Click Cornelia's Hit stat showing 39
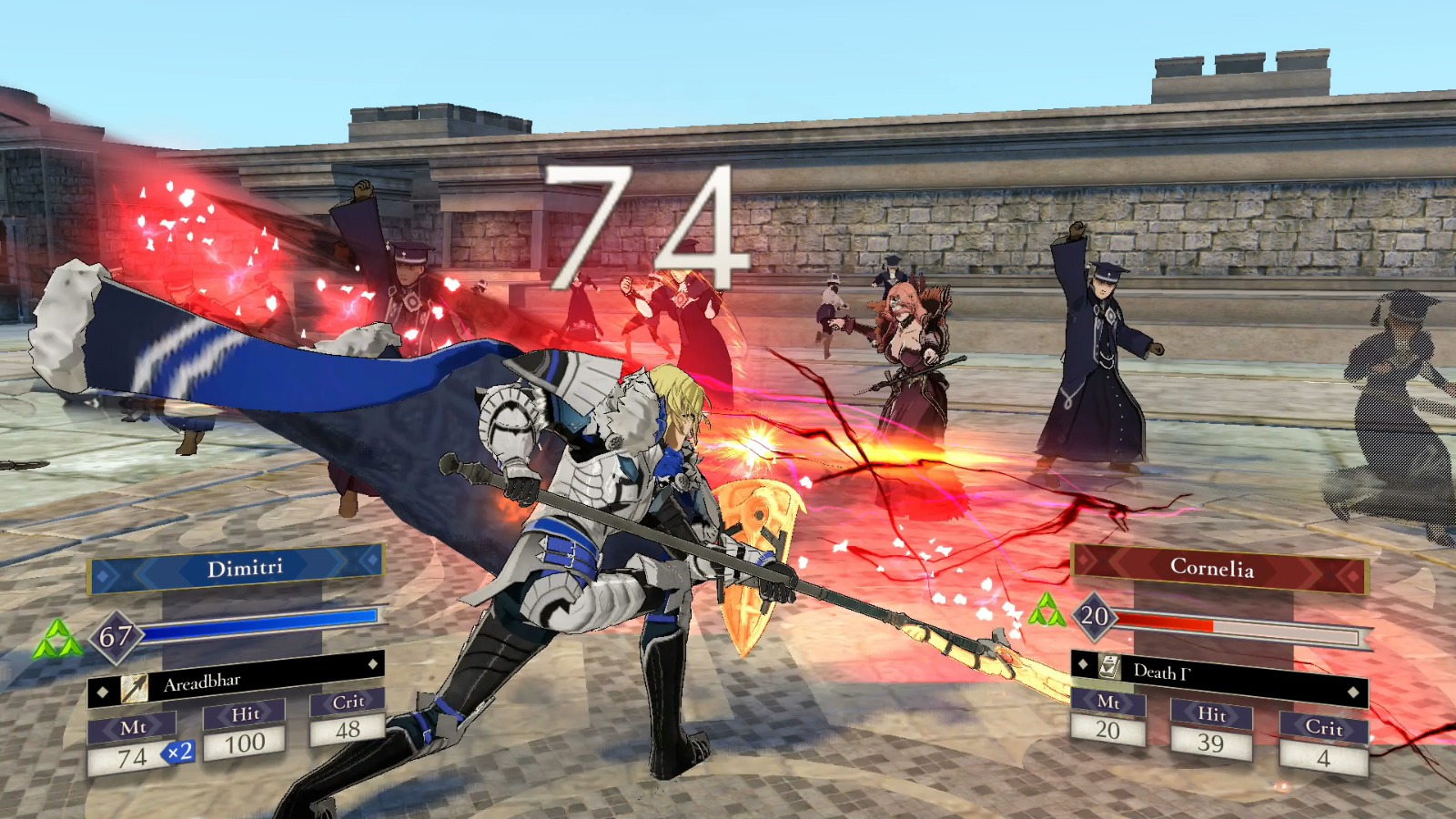 (1213, 742)
